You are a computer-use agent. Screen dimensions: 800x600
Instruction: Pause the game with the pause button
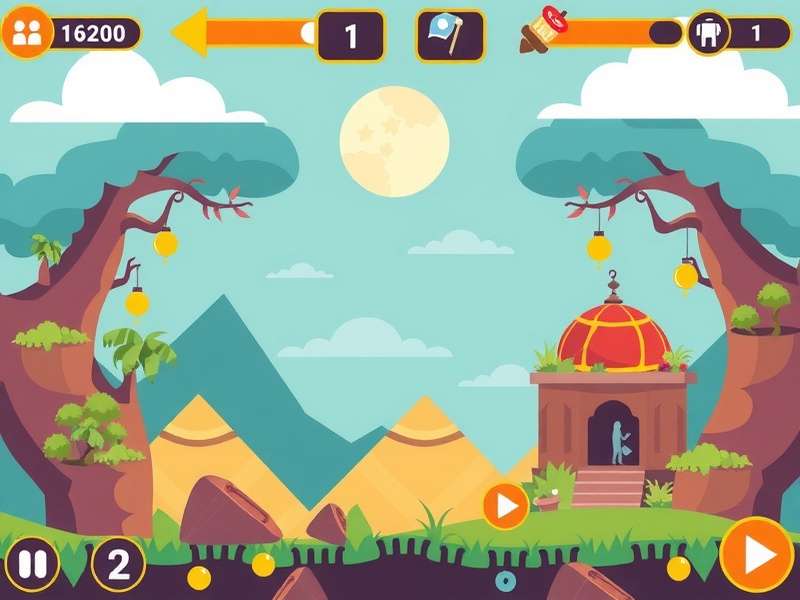click(32, 565)
